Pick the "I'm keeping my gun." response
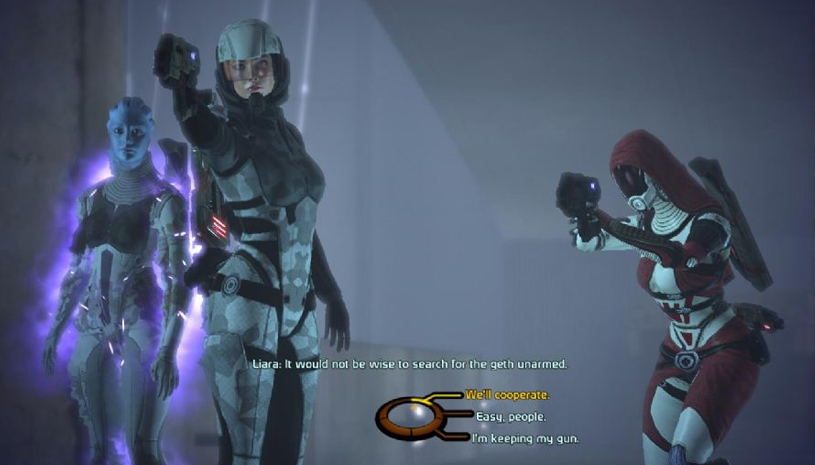 [523, 438]
